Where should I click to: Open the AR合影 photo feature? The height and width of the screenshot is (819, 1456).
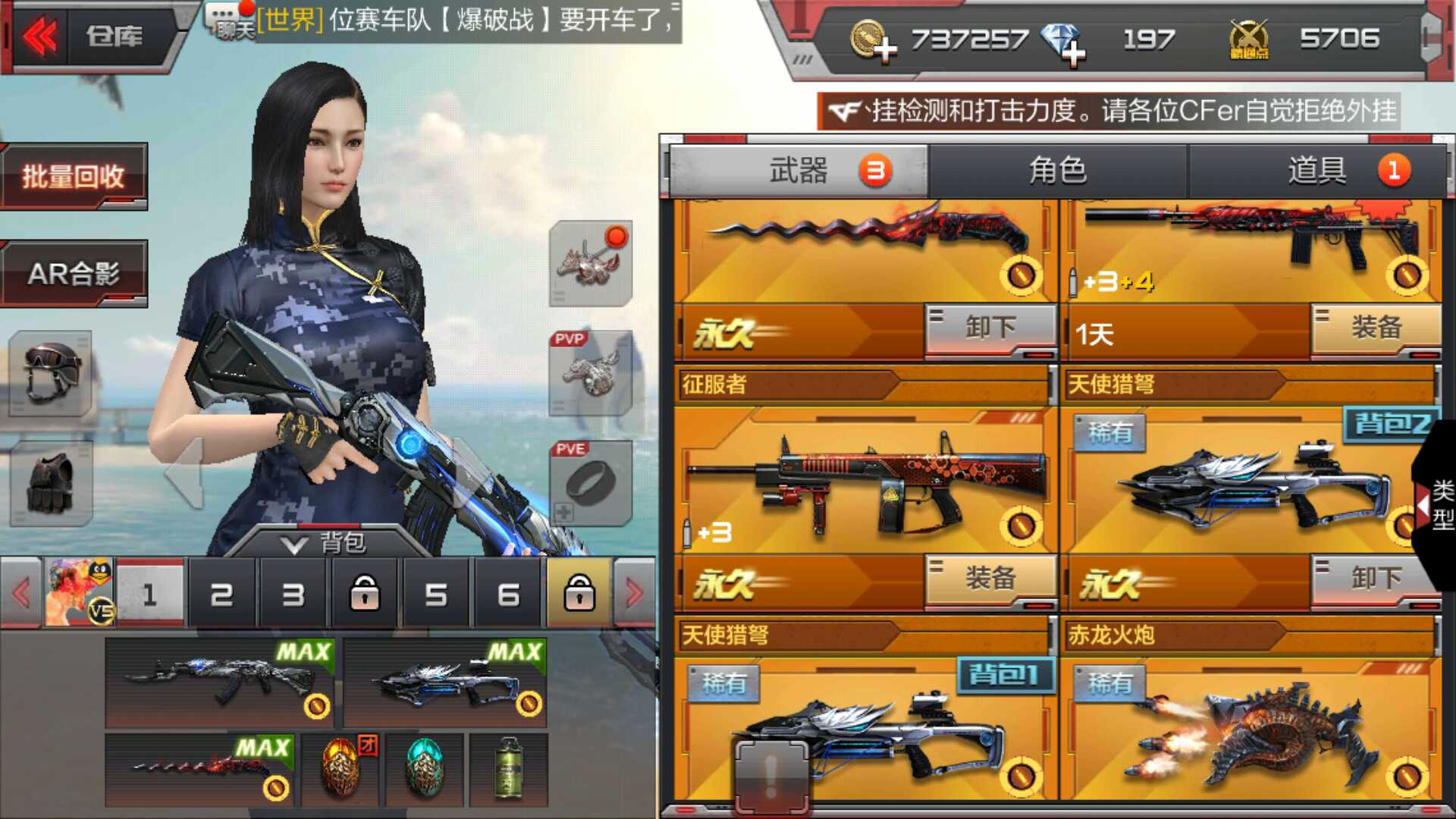click(74, 274)
